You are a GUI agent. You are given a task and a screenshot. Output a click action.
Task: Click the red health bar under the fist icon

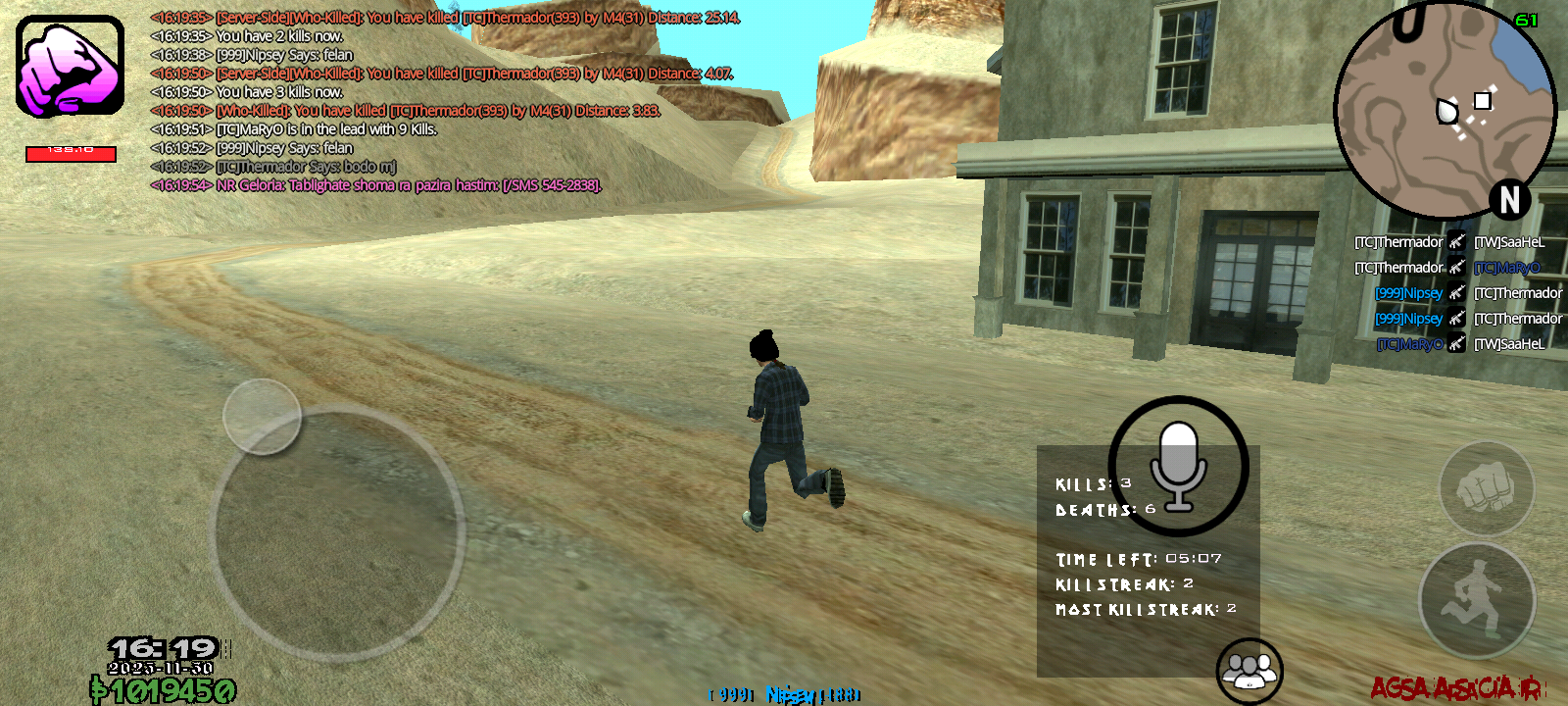69,154
